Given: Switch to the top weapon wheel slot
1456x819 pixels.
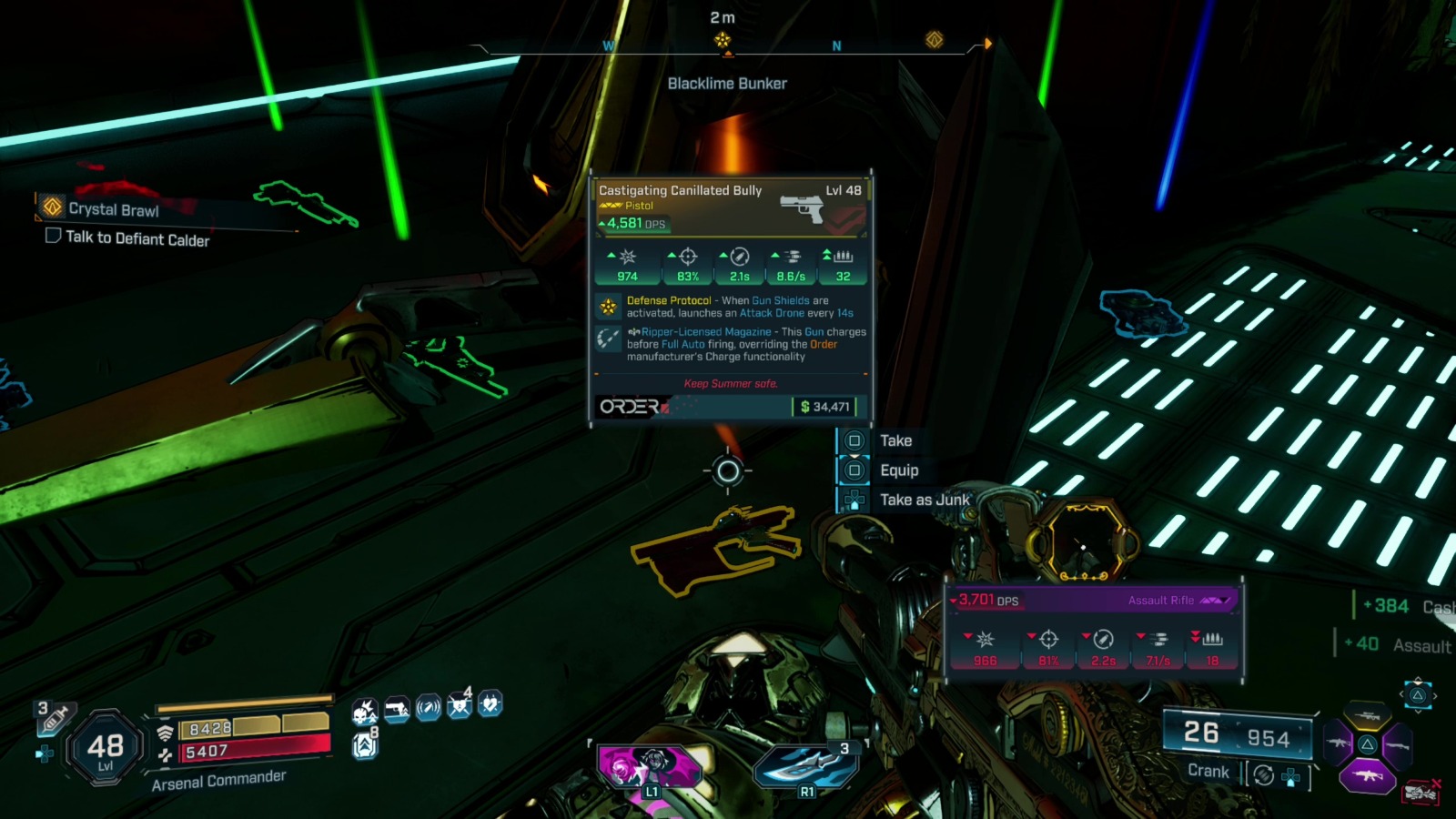Looking at the screenshot, I should pyautogui.click(x=1367, y=715).
